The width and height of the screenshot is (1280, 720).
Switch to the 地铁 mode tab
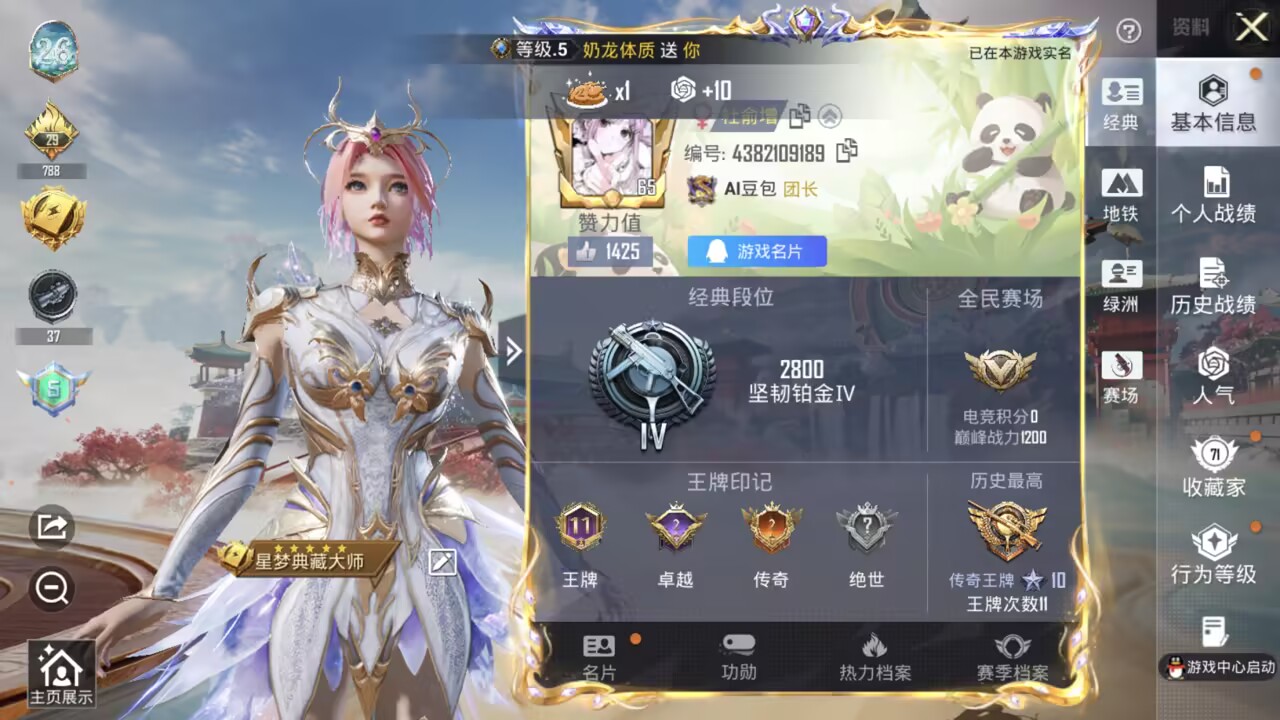(1122, 195)
